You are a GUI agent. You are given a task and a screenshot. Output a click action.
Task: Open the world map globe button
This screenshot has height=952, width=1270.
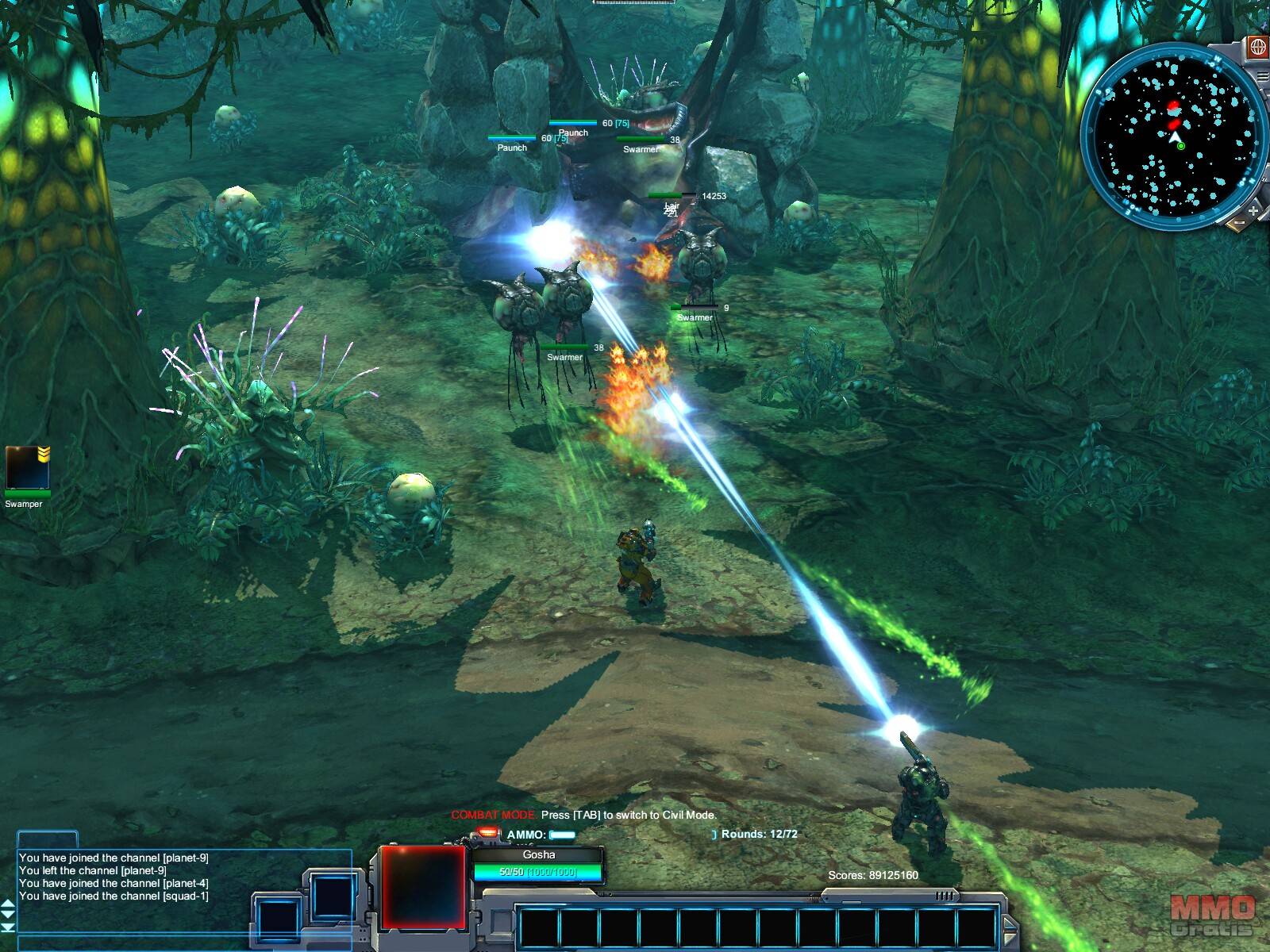[1258, 47]
